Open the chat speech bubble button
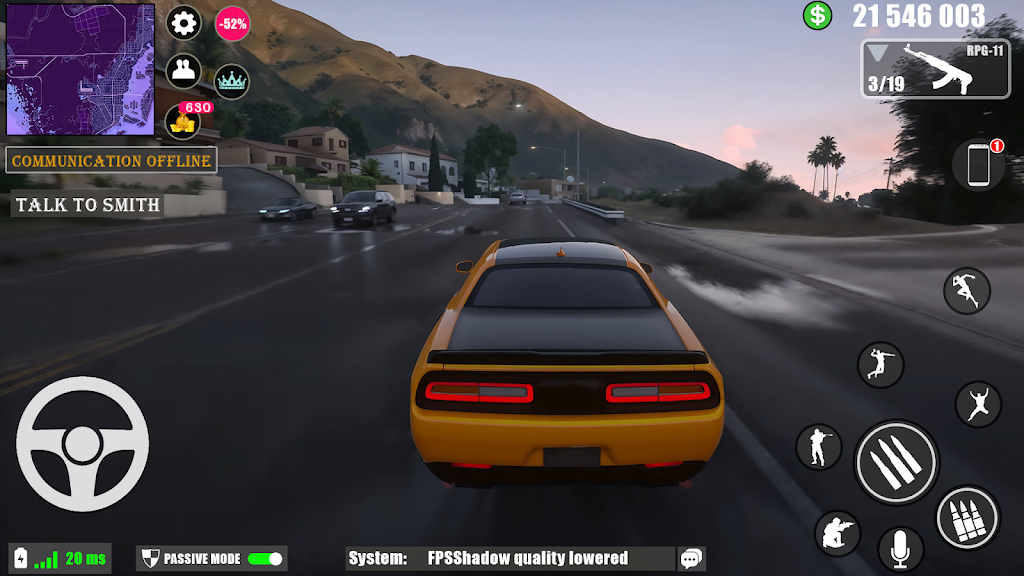 (691, 559)
